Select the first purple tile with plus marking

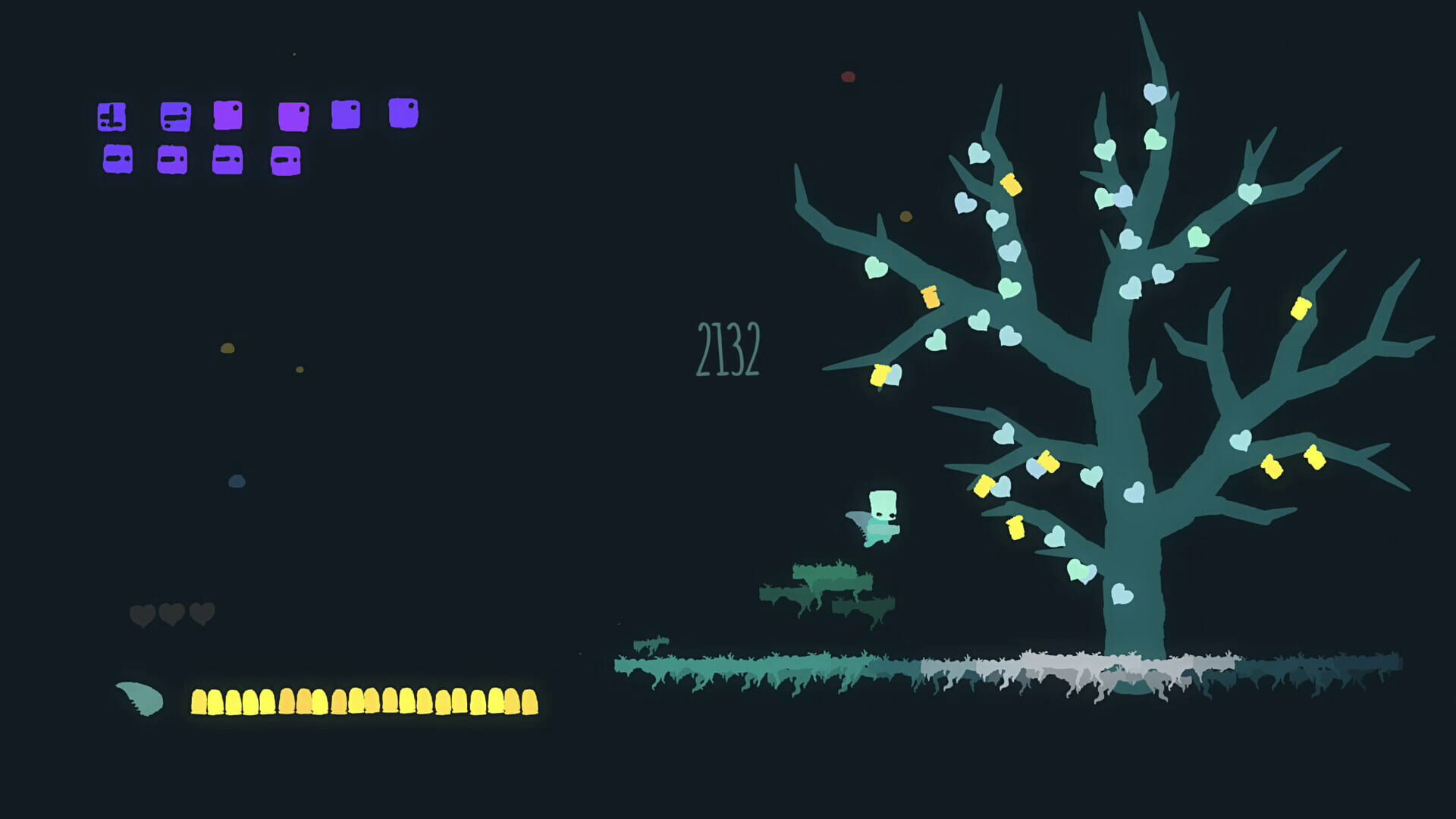pyautogui.click(x=112, y=118)
